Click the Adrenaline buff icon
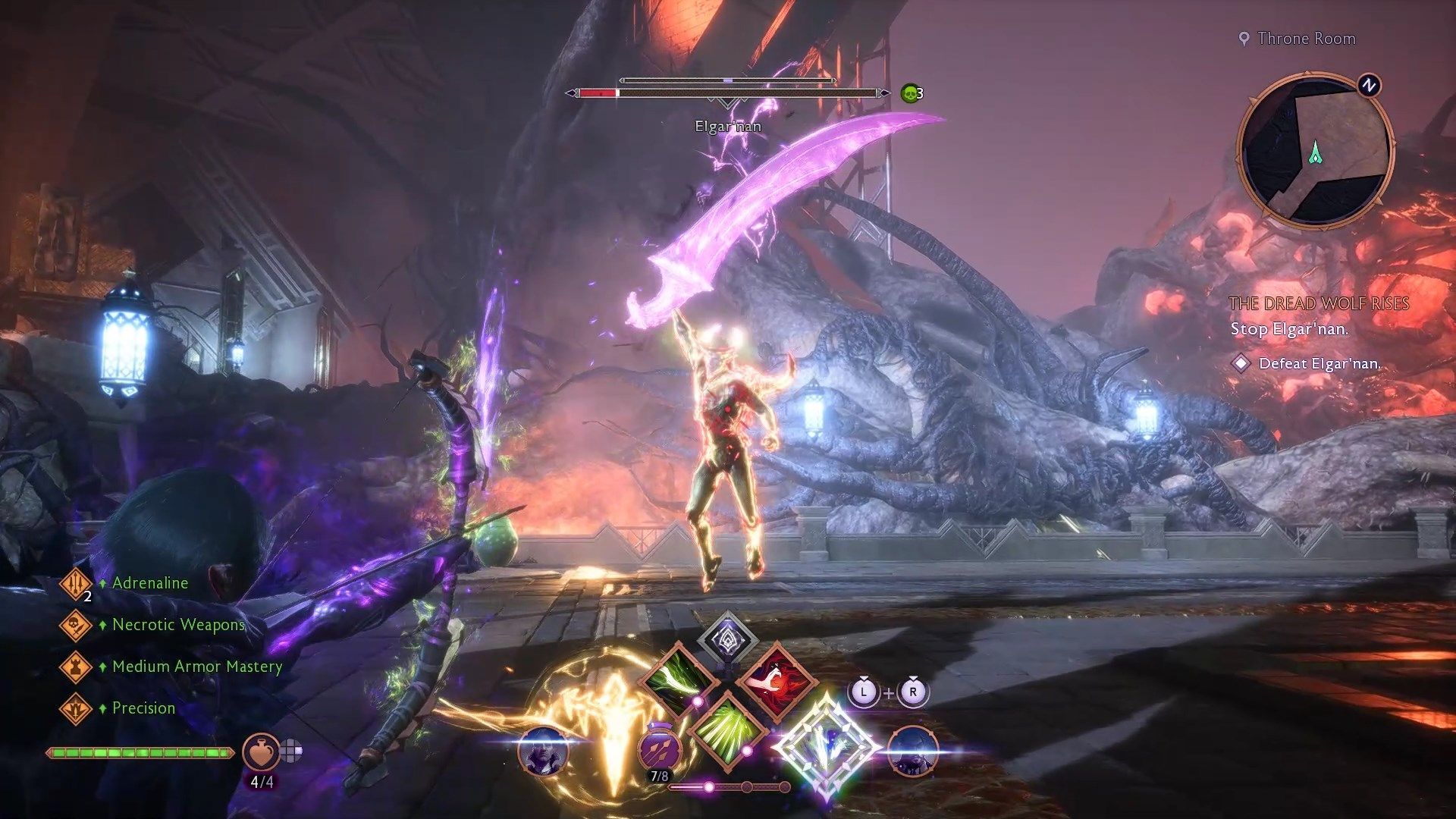1456x819 pixels. coord(76,583)
